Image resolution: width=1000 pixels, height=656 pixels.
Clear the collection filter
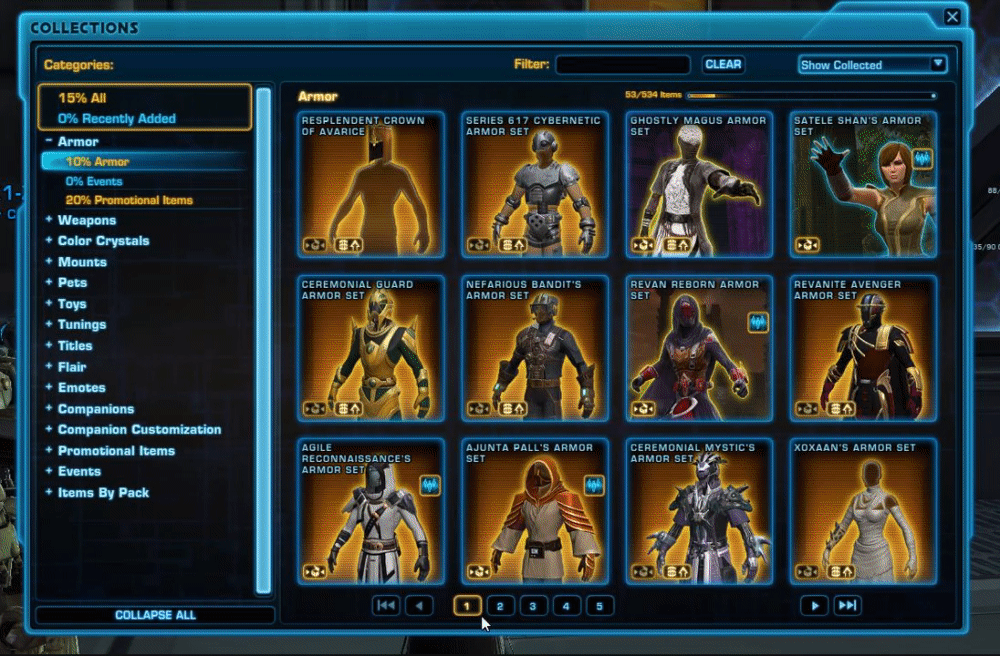click(x=723, y=64)
